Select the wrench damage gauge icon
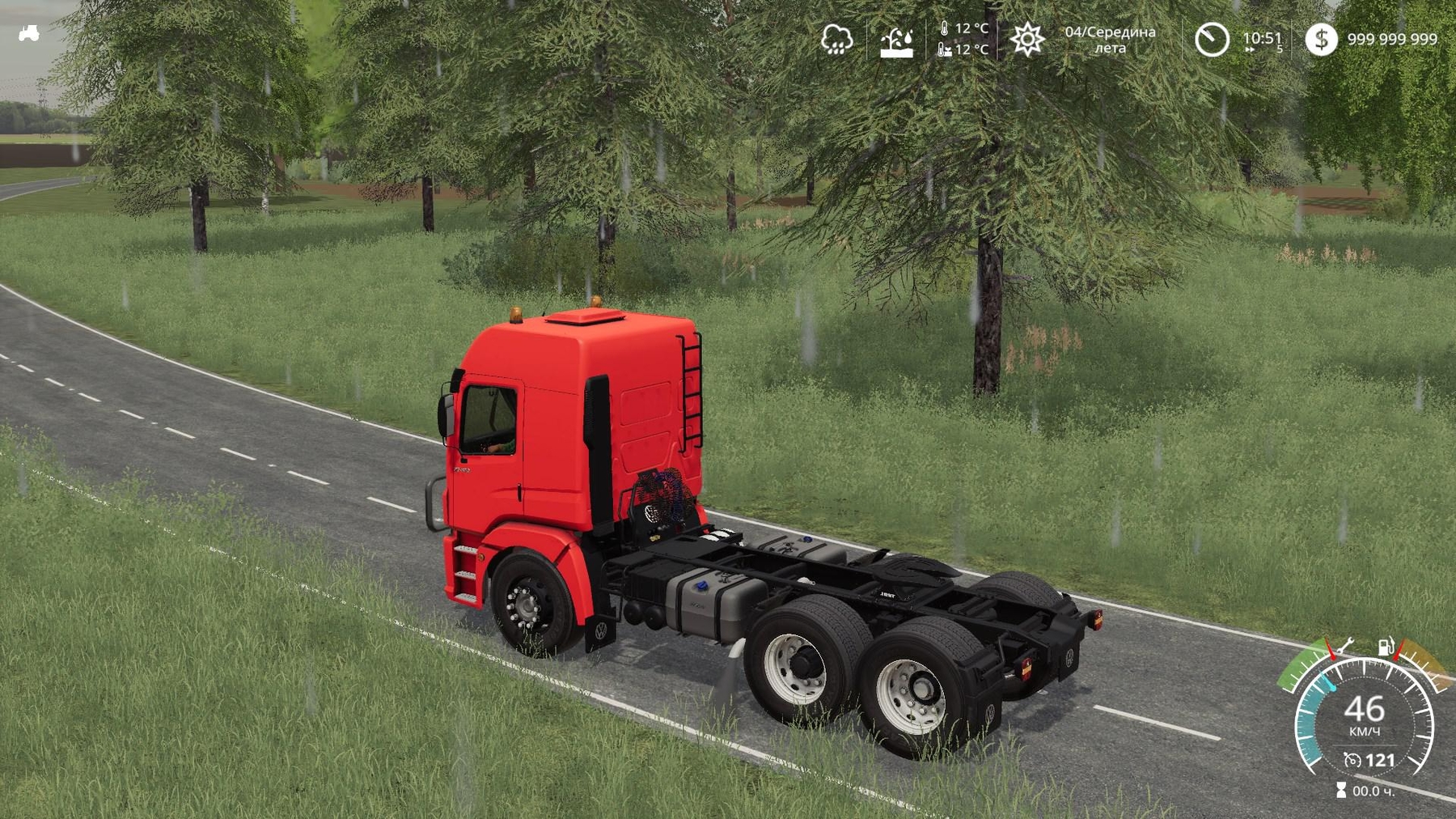This screenshot has height=819, width=1456. coord(1344,647)
